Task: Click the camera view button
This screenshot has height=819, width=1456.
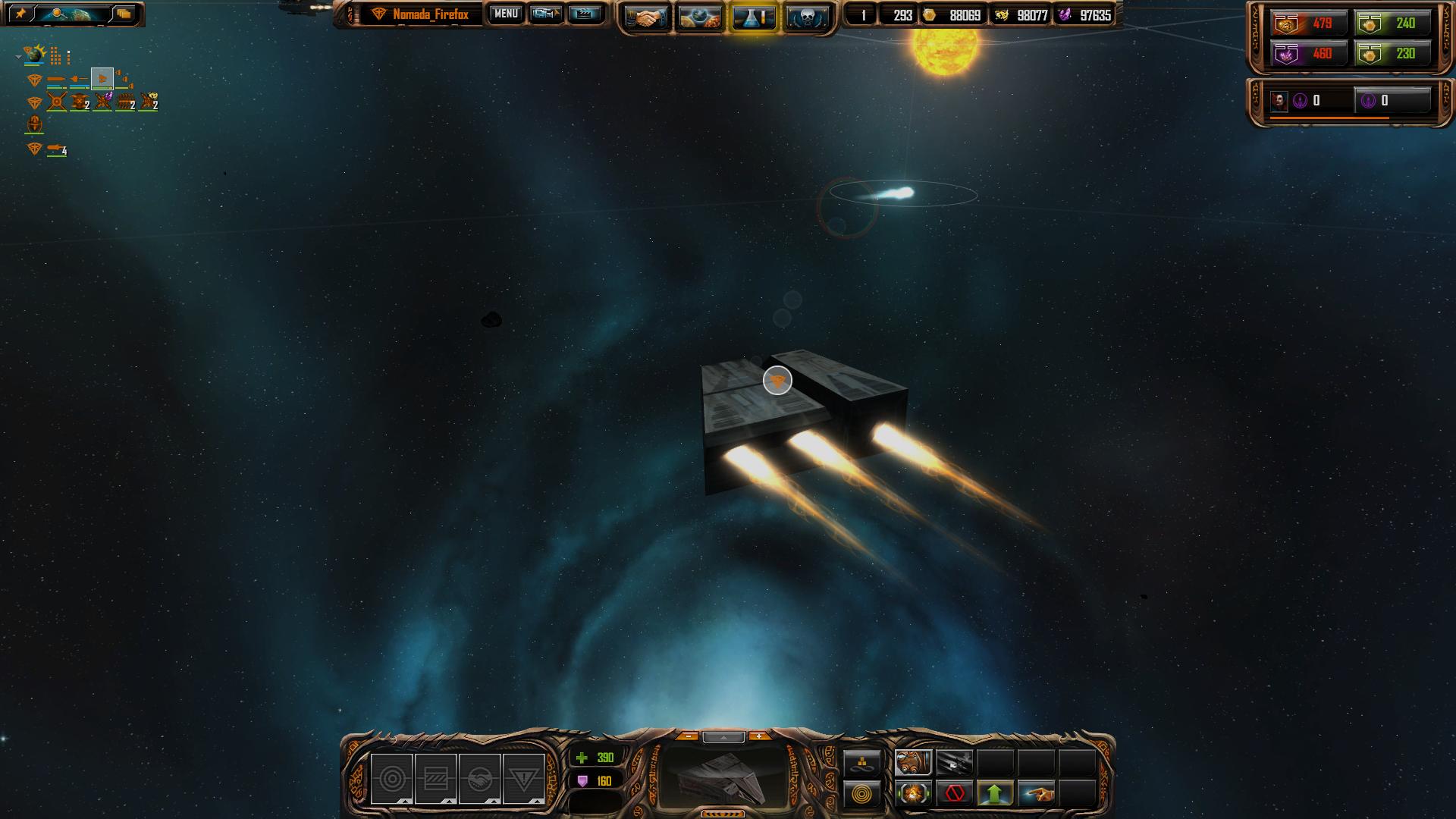Action: tap(545, 14)
